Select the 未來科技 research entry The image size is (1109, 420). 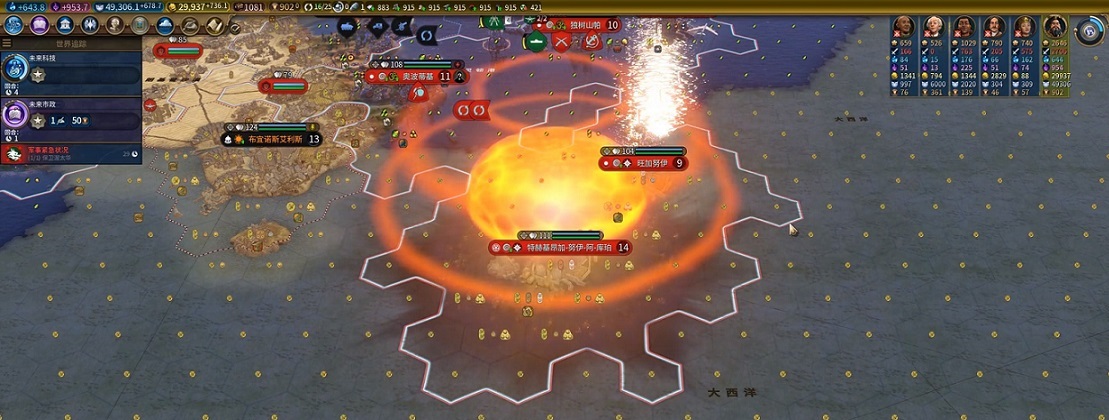pyautogui.click(x=70, y=70)
